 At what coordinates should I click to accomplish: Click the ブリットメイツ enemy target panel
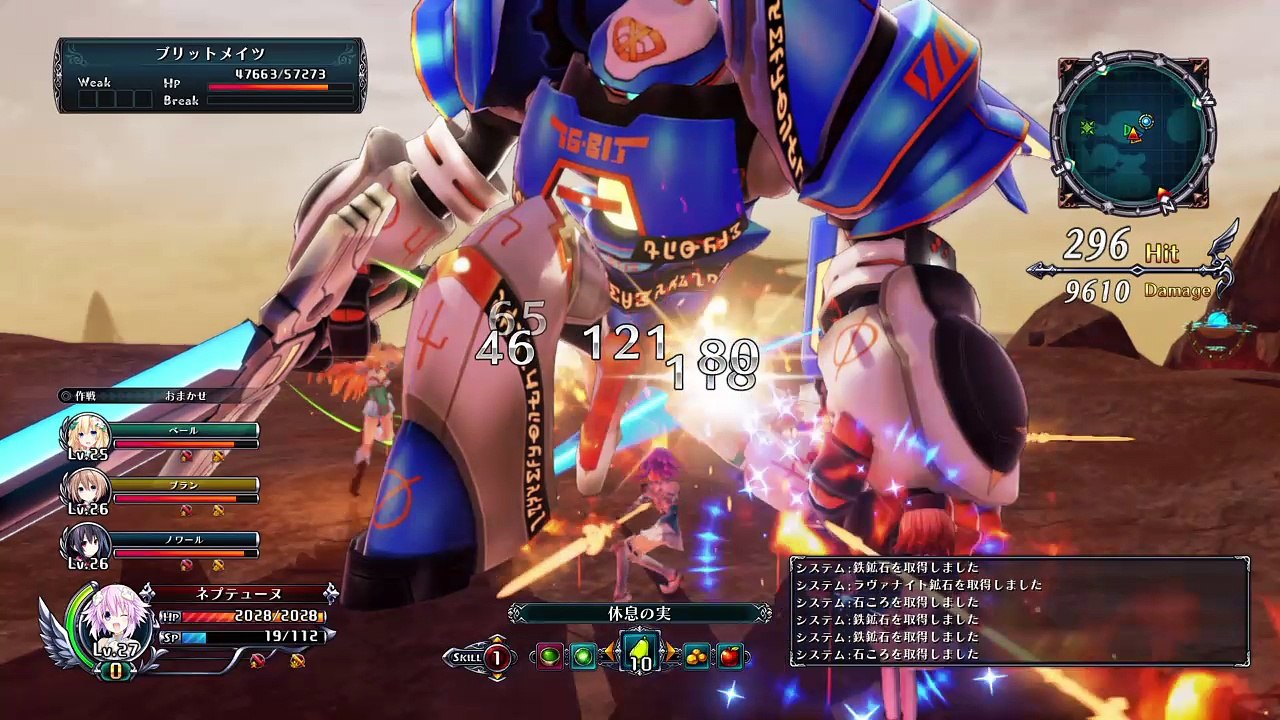[210, 76]
